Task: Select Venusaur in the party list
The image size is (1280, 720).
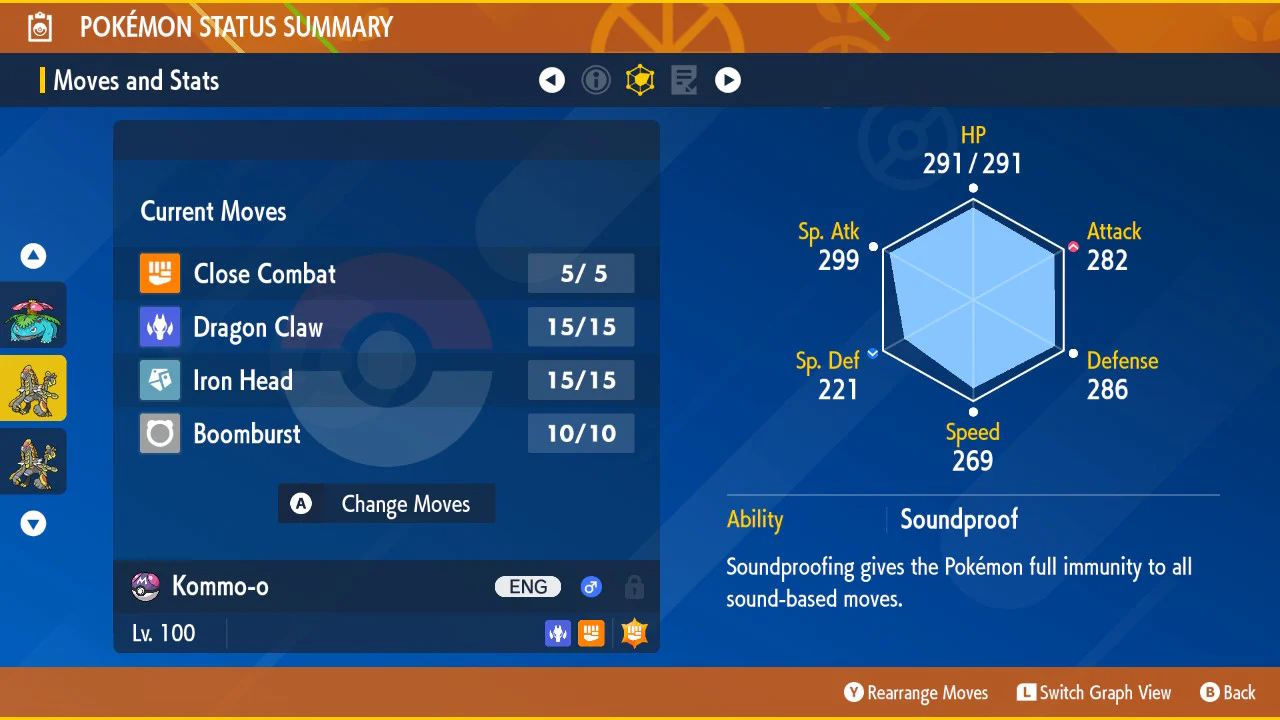Action: click(x=33, y=316)
